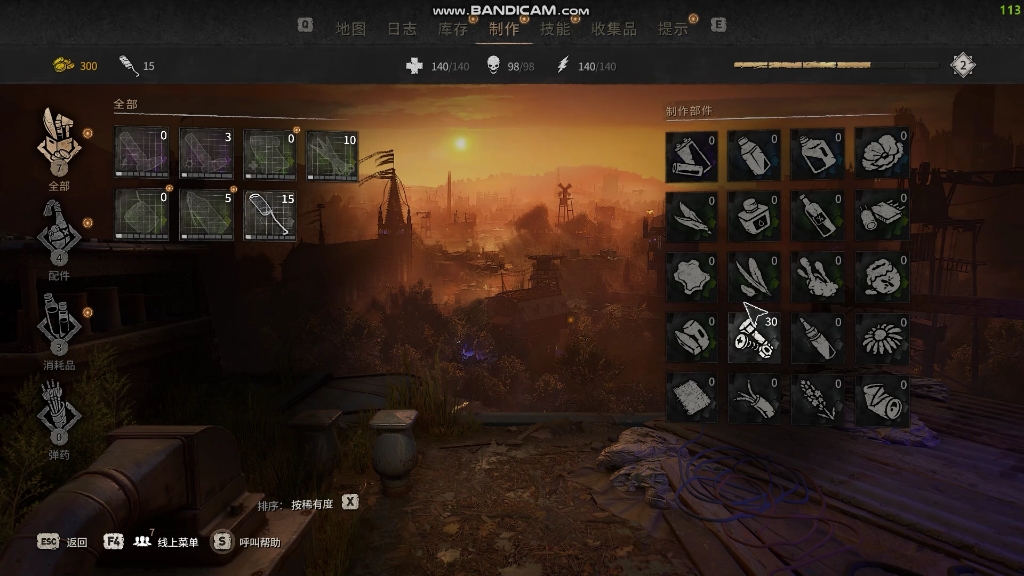Open the 收集品 collectibles tab
Viewport: 1024px width, 576px height.
coord(613,29)
